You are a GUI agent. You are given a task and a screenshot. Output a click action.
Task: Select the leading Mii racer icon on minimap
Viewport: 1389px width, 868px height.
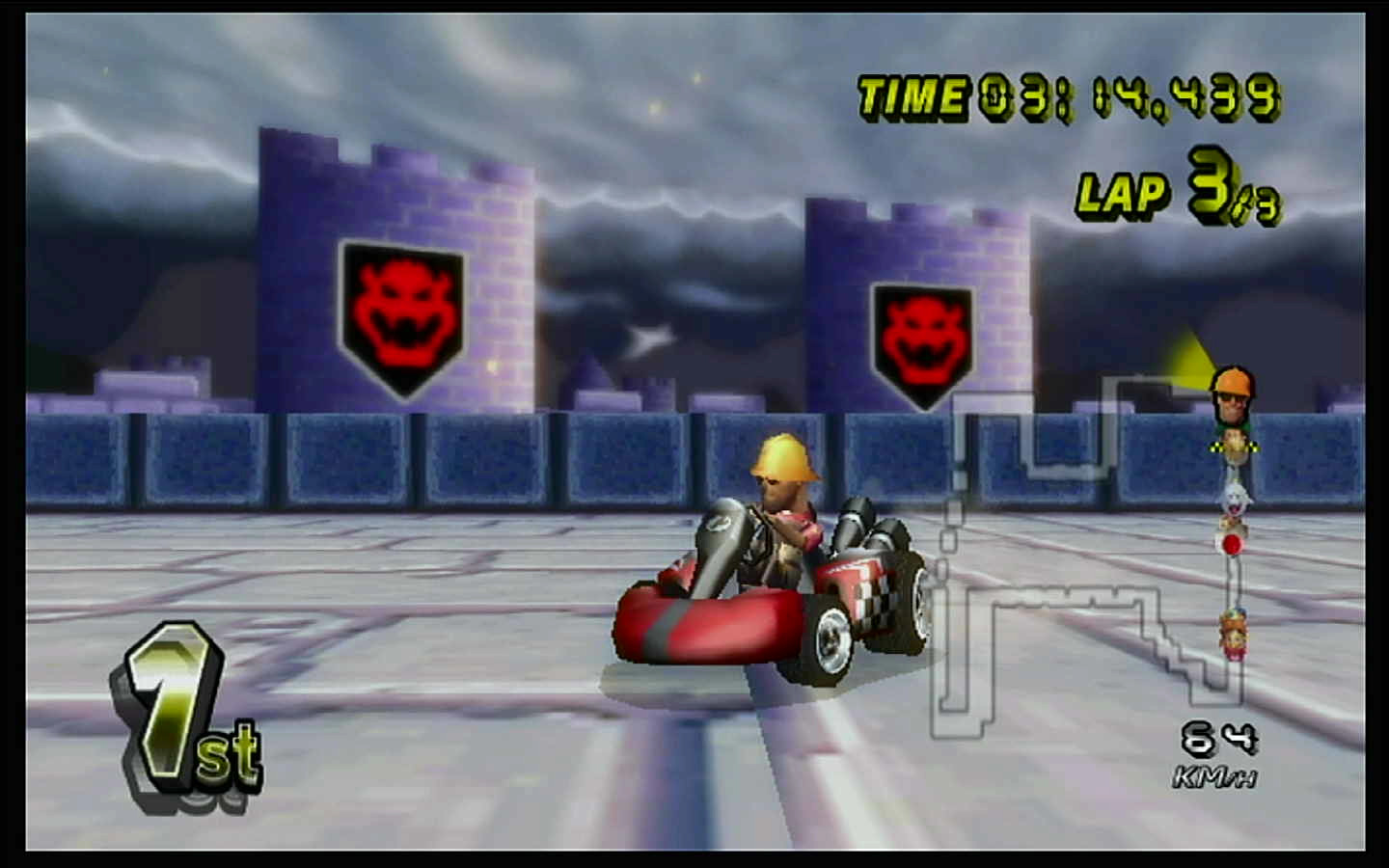click(x=1231, y=395)
